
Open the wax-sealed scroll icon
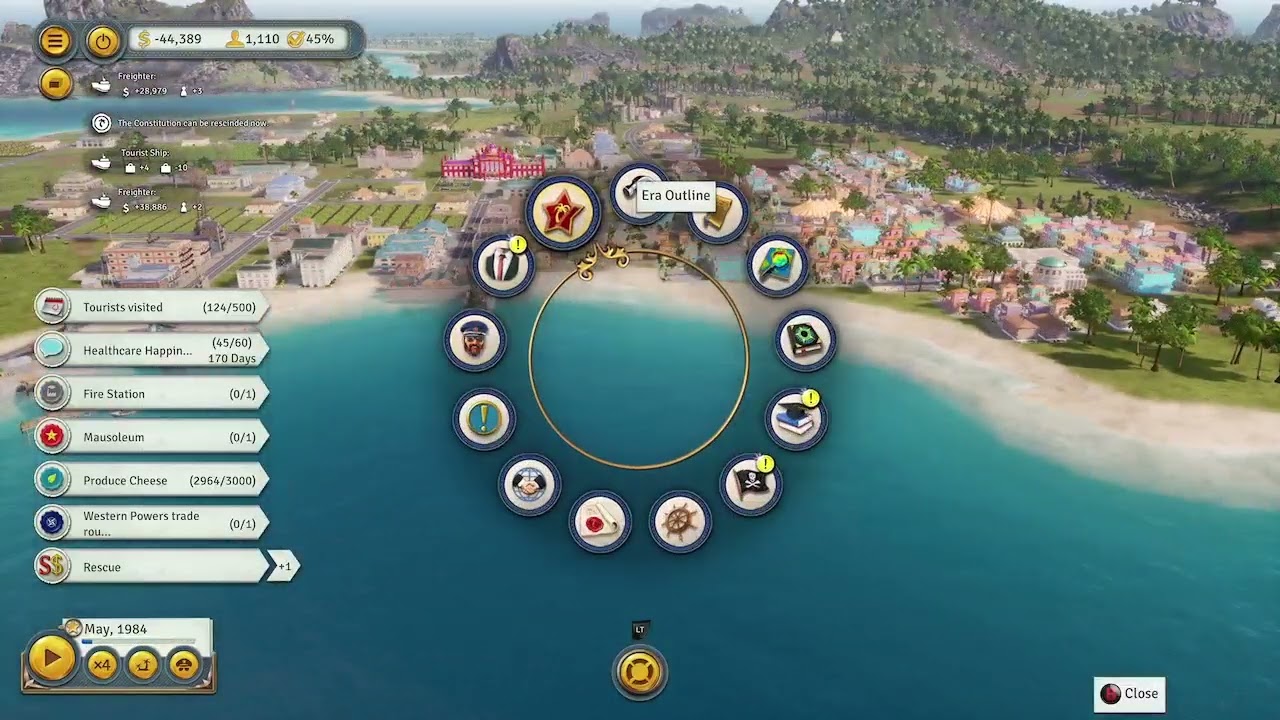coord(600,522)
